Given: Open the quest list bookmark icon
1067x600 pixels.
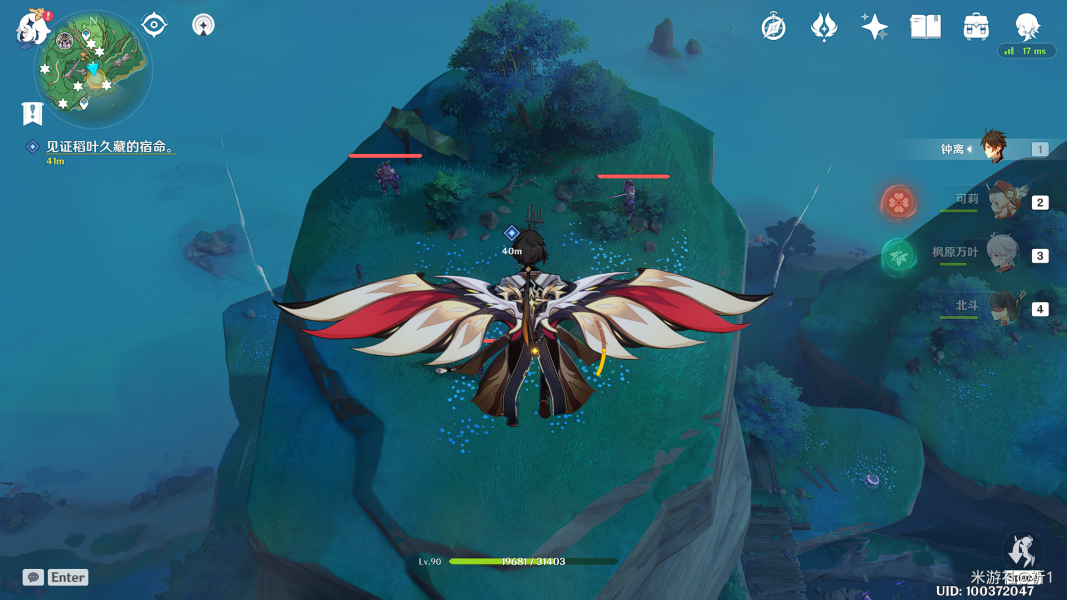Looking at the screenshot, I should pyautogui.click(x=32, y=113).
